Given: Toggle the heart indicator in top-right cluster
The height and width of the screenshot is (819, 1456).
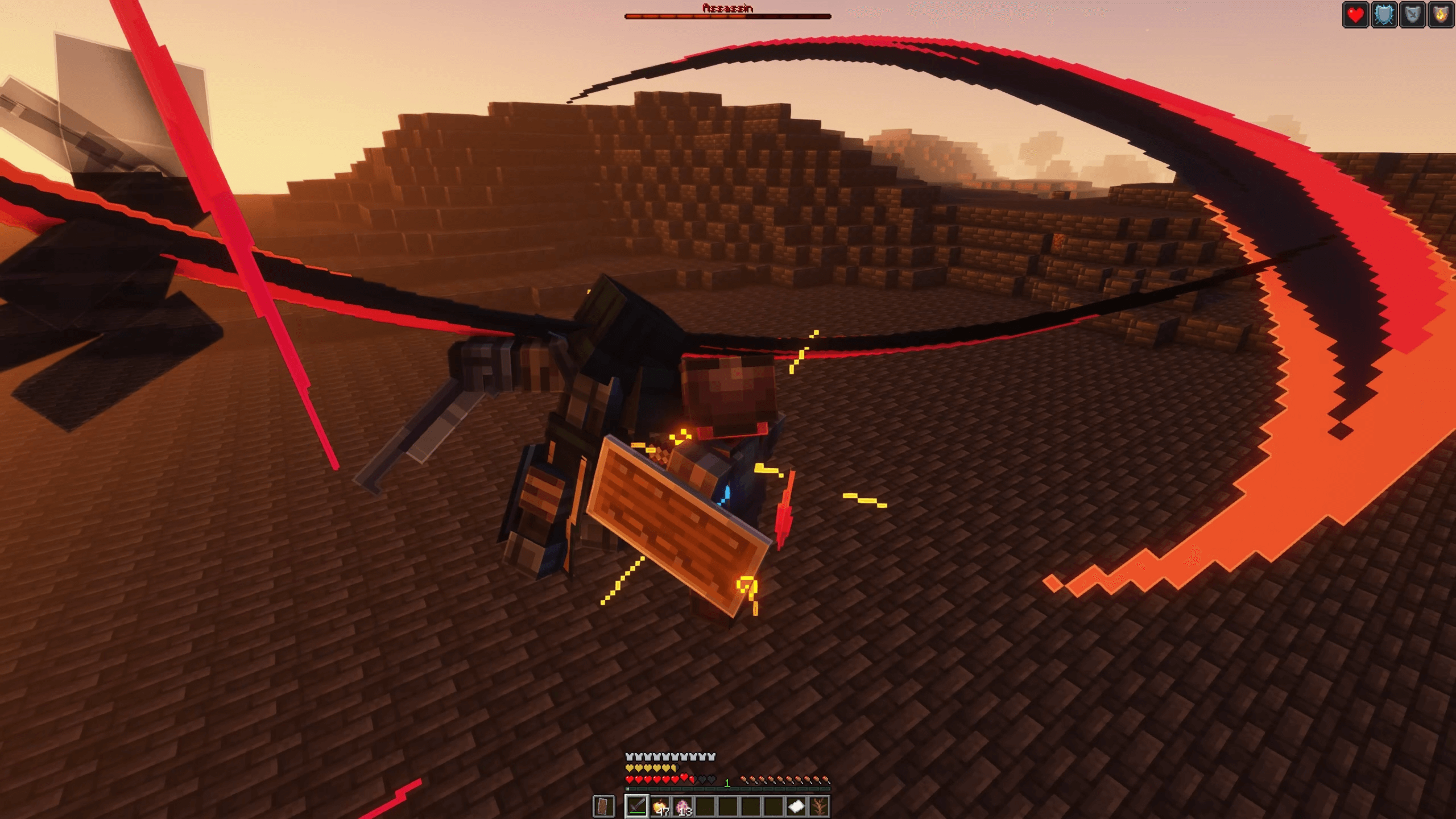Looking at the screenshot, I should pyautogui.click(x=1356, y=14).
